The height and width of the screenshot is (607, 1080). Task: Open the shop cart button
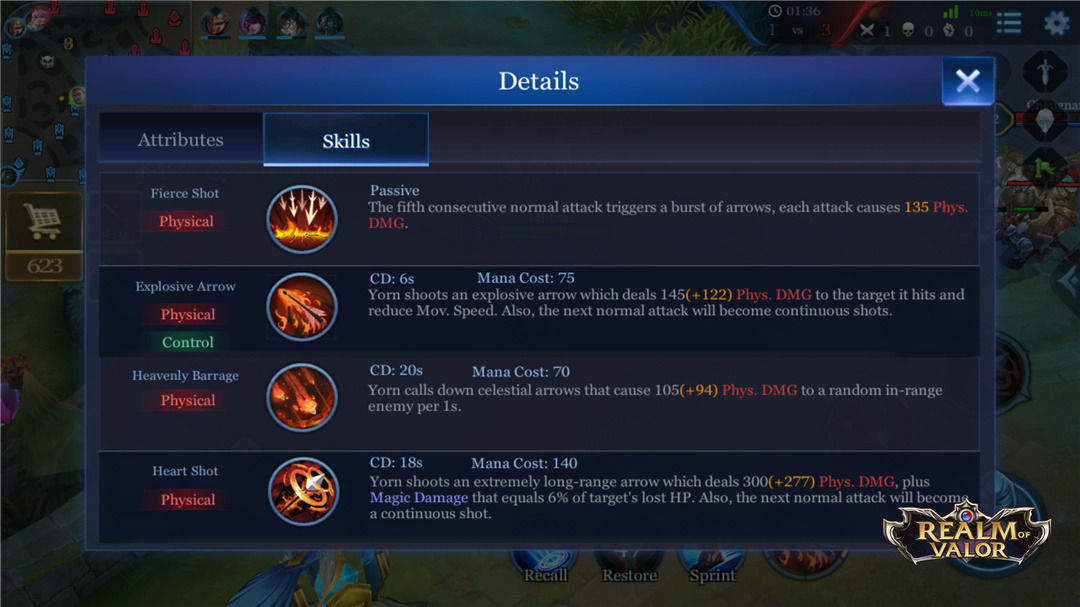(43, 224)
